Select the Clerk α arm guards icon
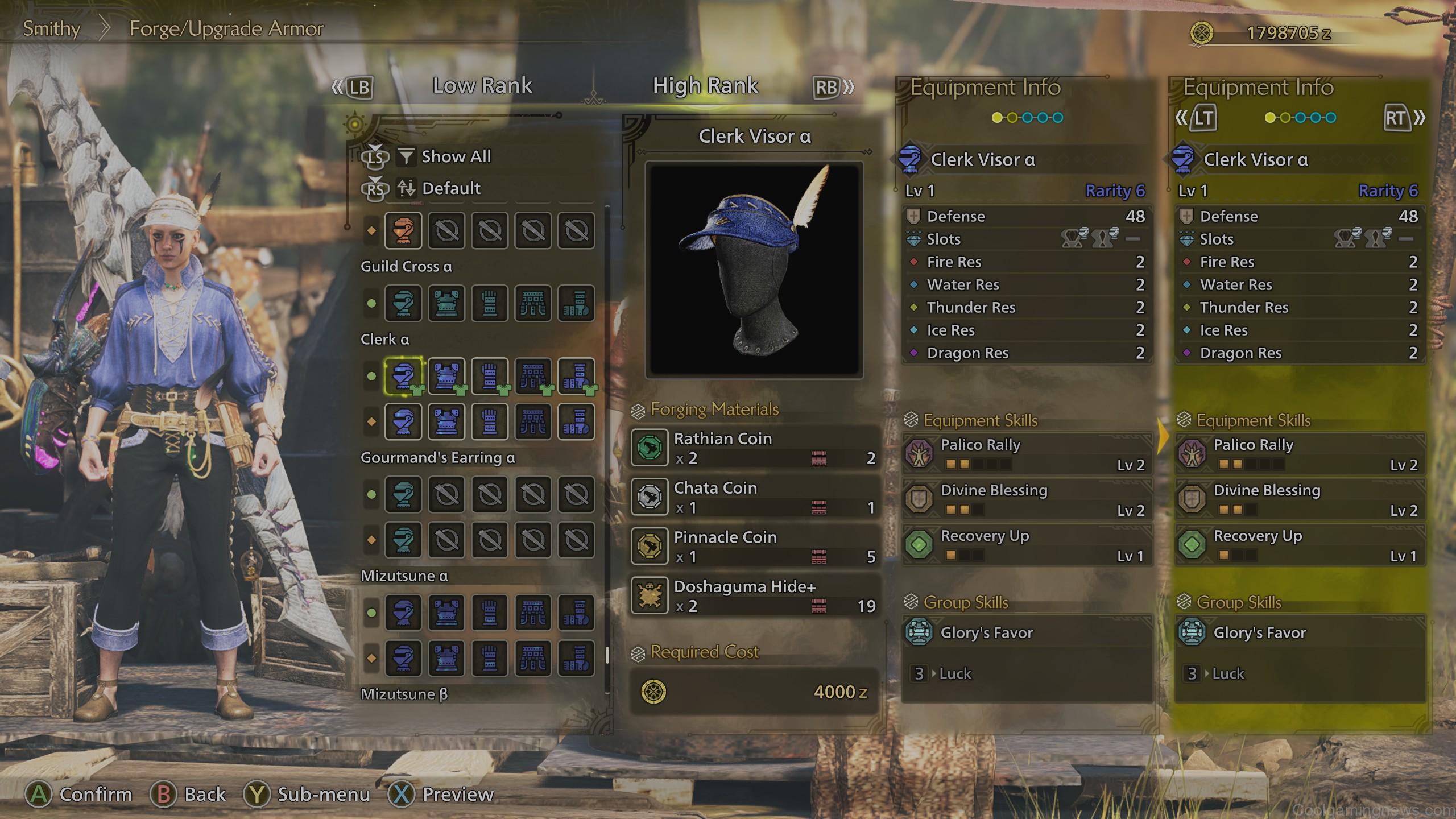The image size is (1456, 819). click(x=490, y=375)
